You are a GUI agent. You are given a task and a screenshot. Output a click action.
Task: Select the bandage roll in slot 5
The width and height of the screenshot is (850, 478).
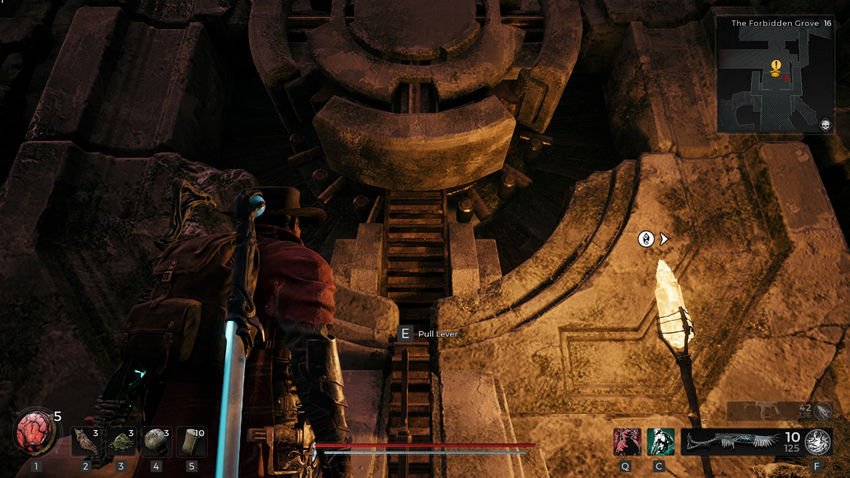tap(191, 441)
